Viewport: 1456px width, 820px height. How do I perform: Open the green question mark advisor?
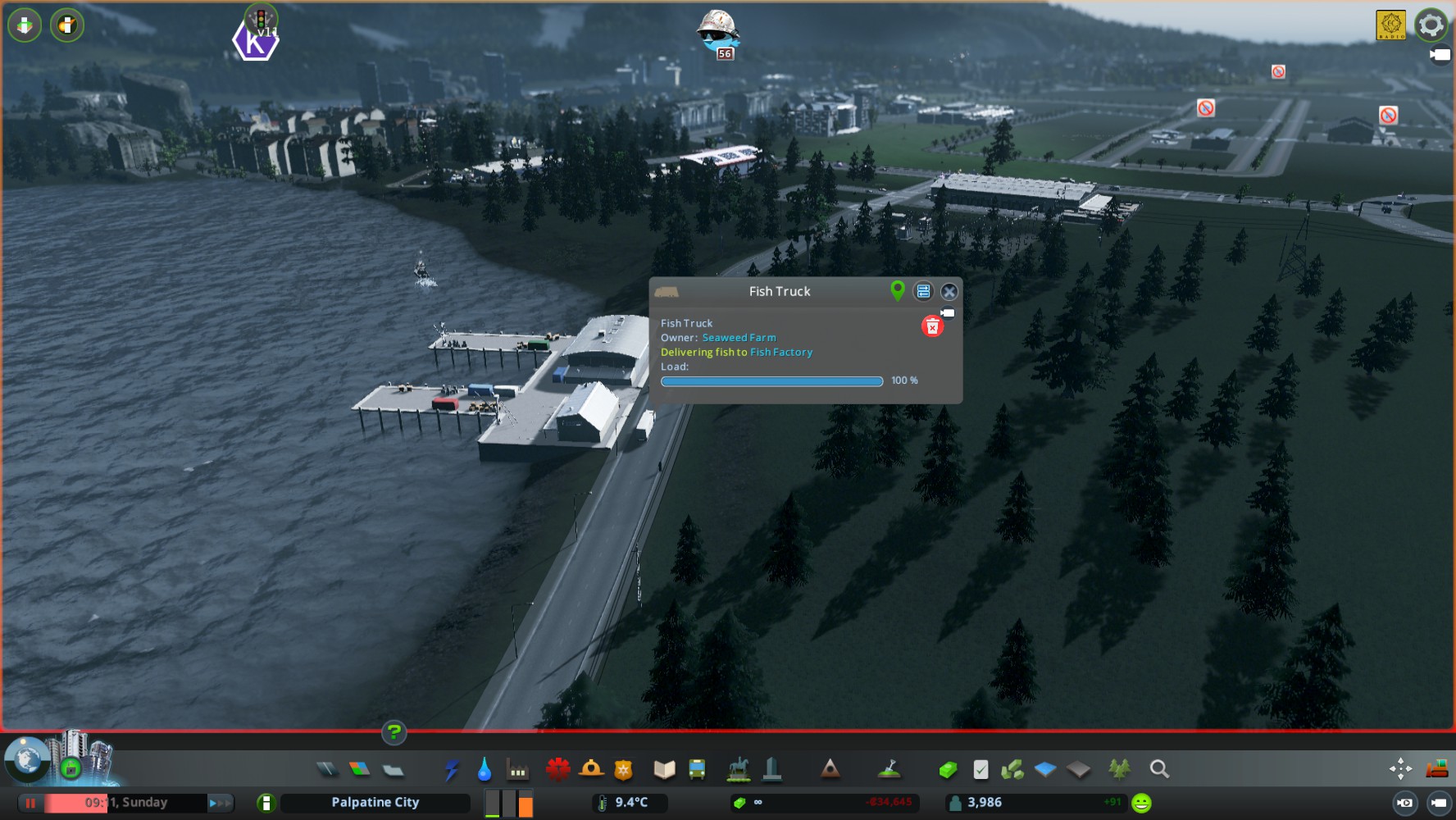coord(394,731)
